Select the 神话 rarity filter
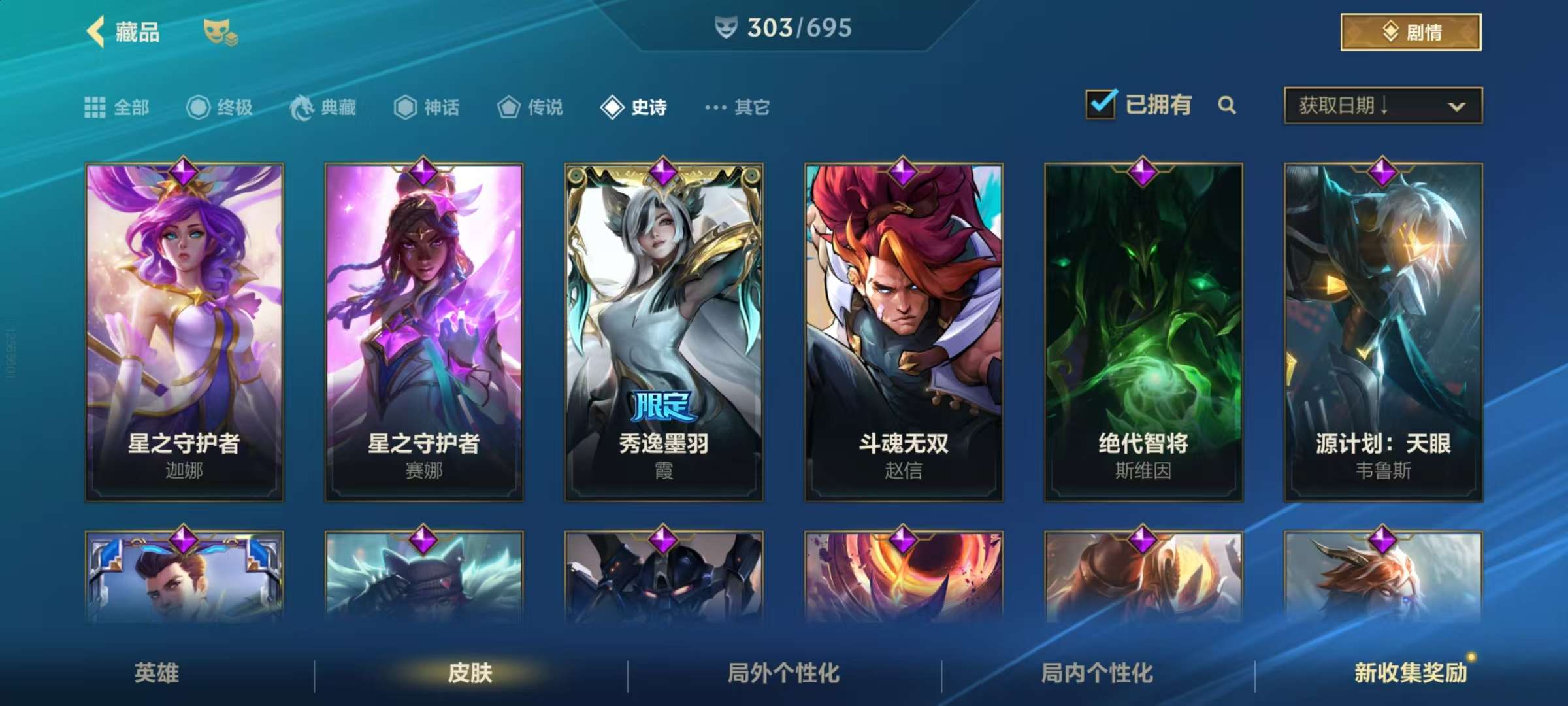 click(427, 107)
